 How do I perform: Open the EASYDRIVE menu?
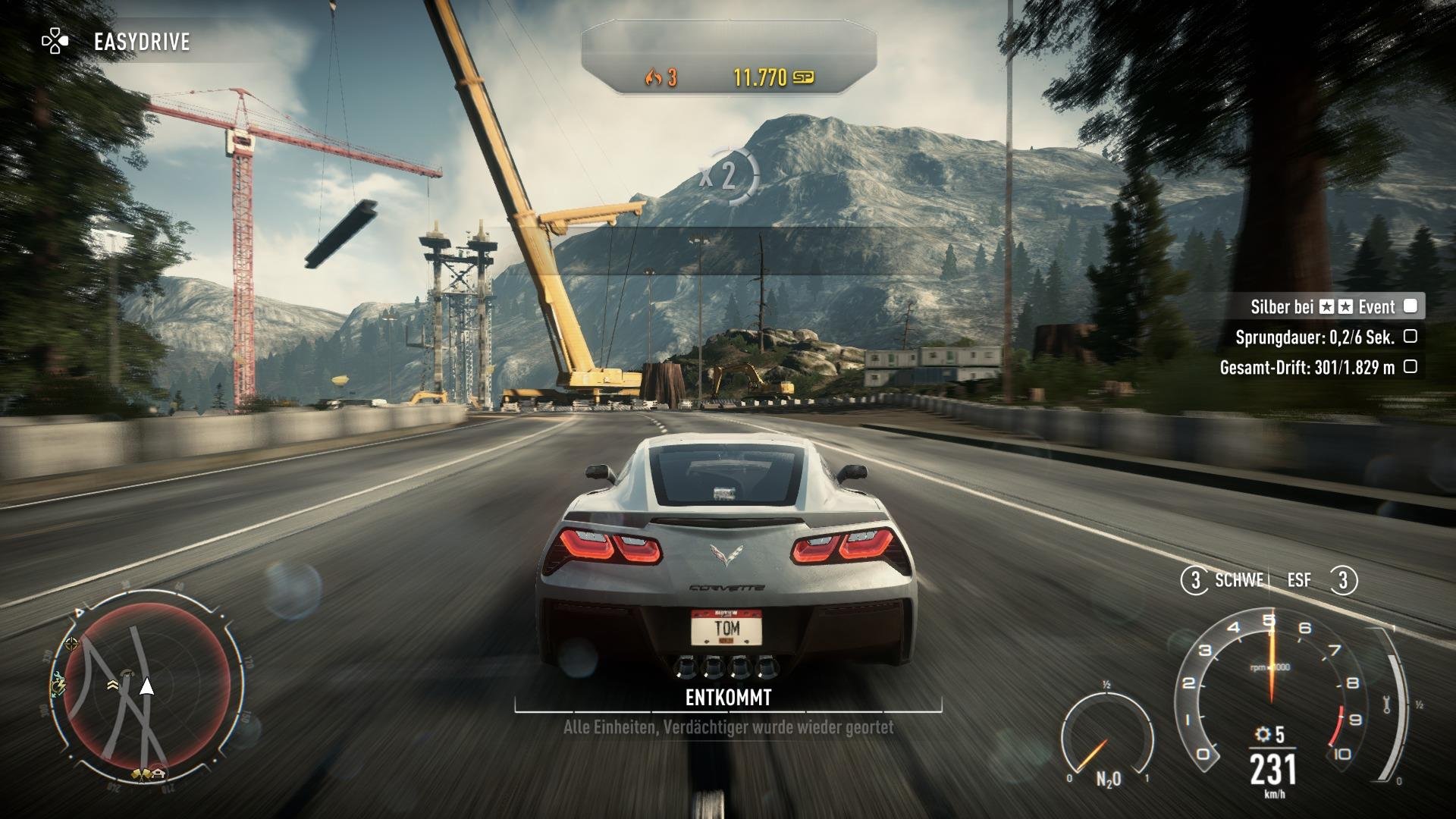pyautogui.click(x=140, y=42)
